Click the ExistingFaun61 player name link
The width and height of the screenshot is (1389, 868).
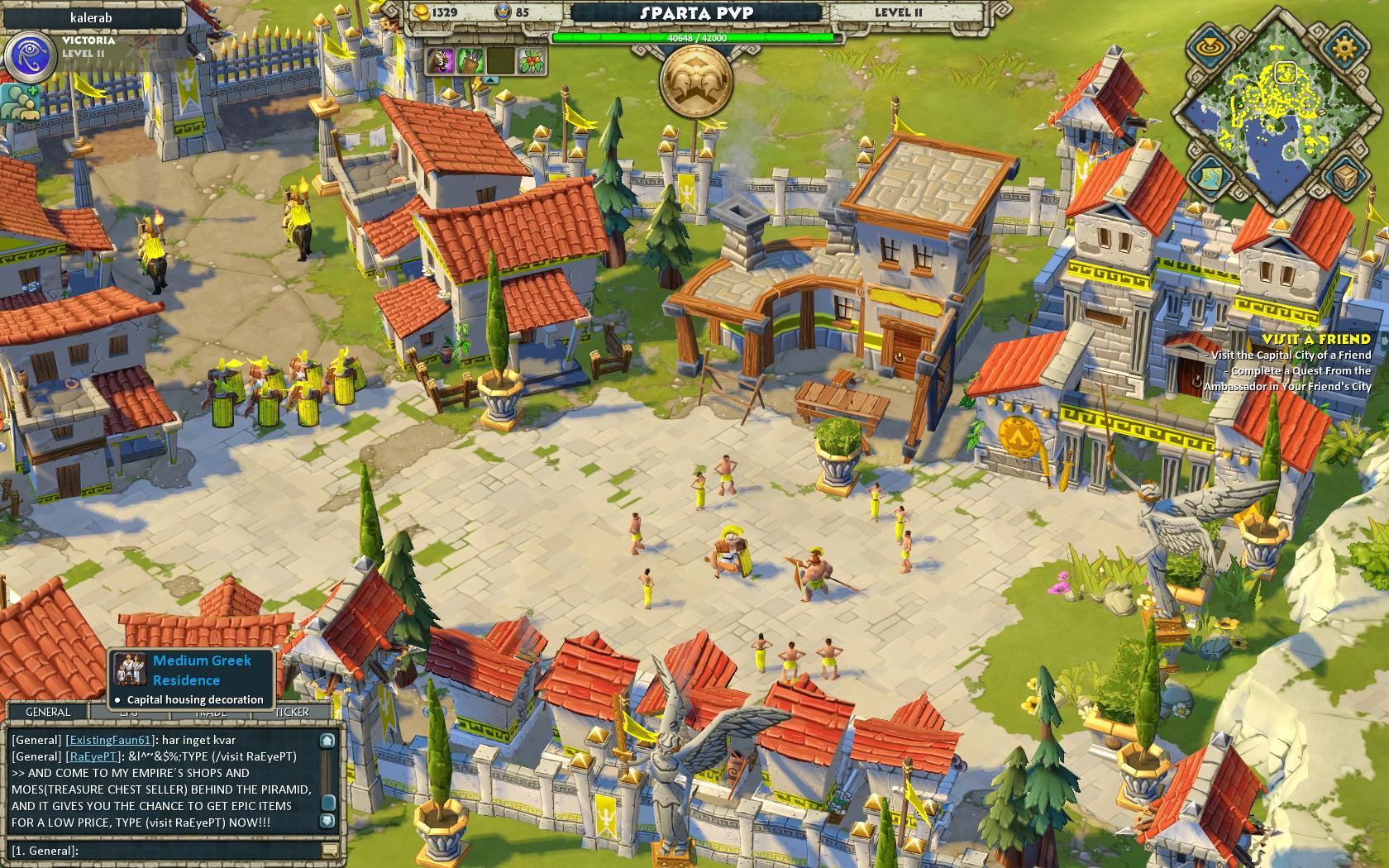tap(110, 740)
